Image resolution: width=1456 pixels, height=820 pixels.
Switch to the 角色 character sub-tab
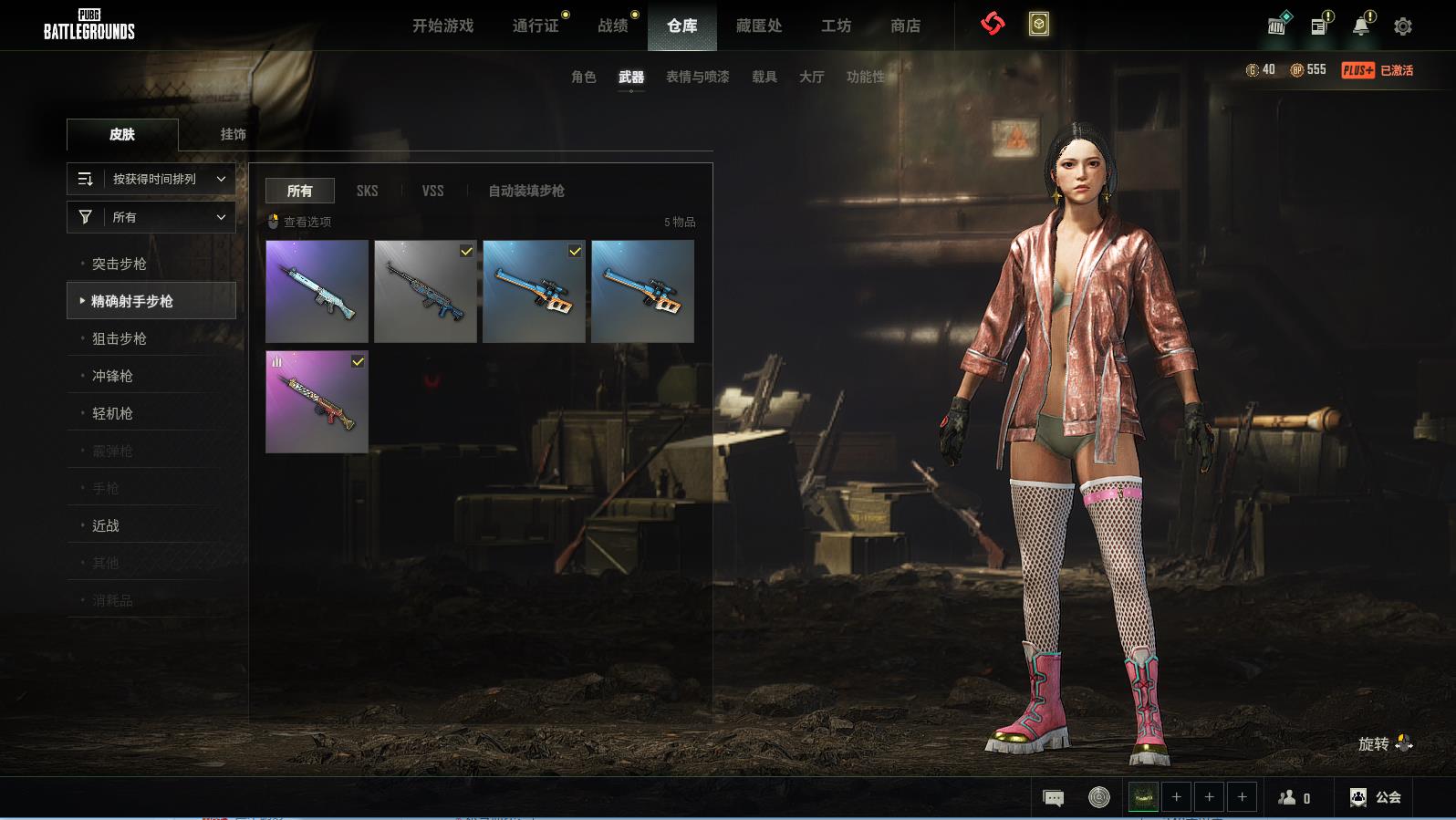pyautogui.click(x=583, y=77)
